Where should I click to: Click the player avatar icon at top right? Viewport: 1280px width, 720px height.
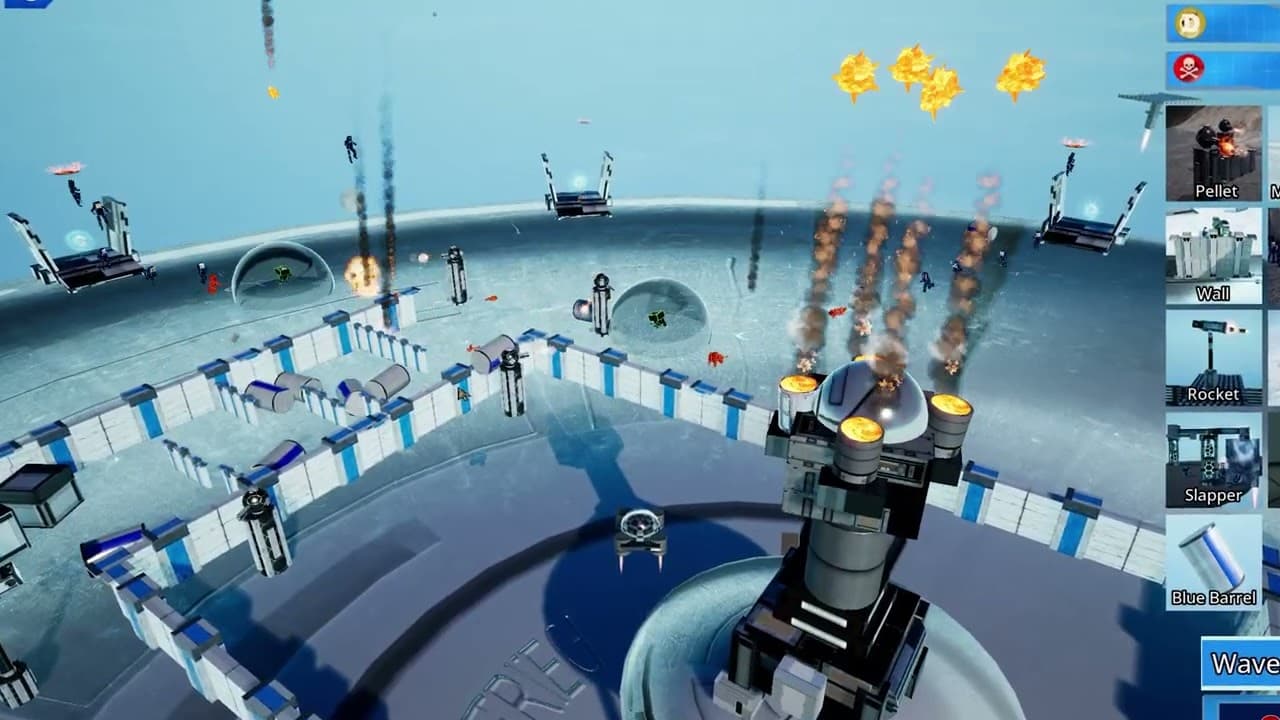(1192, 19)
